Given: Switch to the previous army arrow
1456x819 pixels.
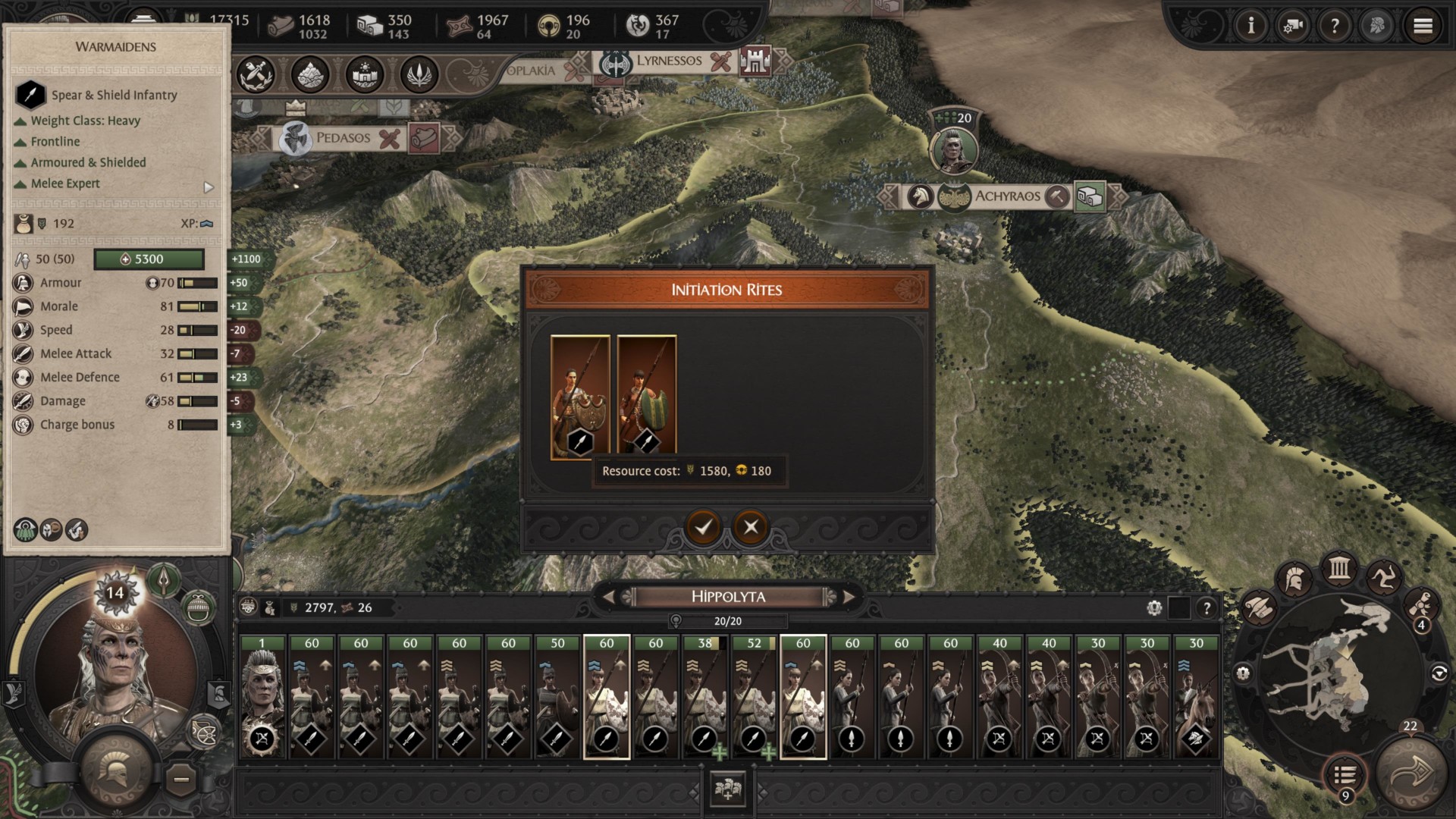Looking at the screenshot, I should point(608,598).
